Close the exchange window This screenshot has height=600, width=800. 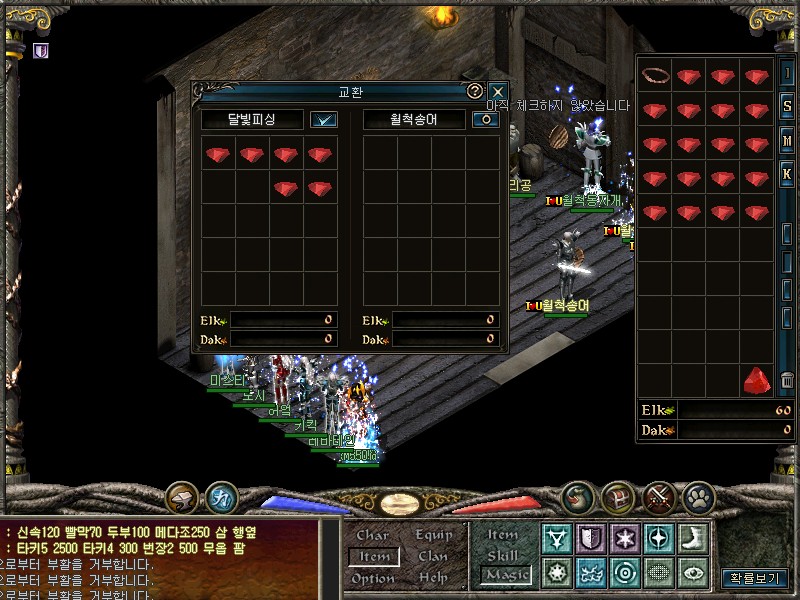pyautogui.click(x=497, y=91)
